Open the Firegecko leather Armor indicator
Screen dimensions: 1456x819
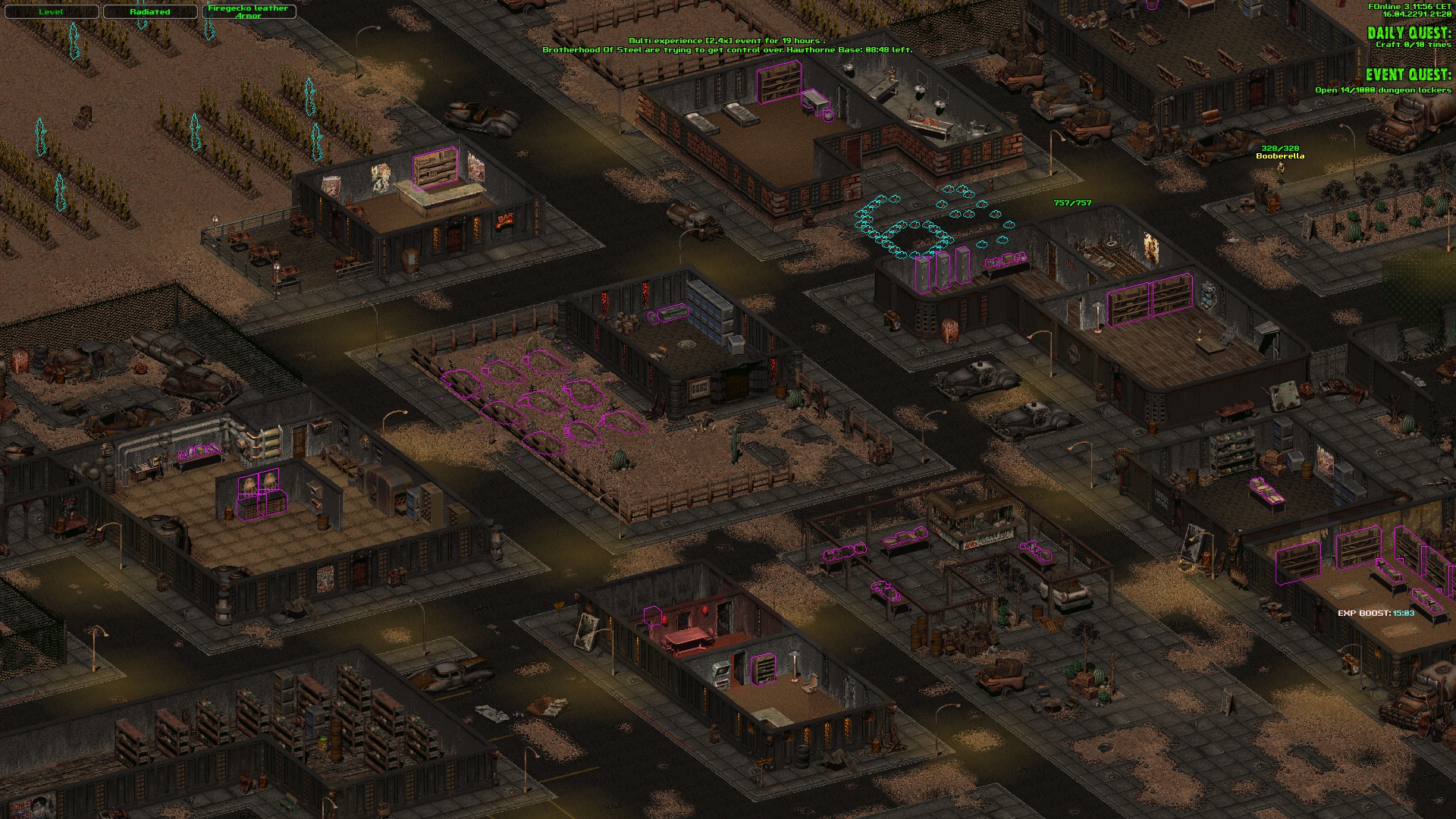(248, 12)
